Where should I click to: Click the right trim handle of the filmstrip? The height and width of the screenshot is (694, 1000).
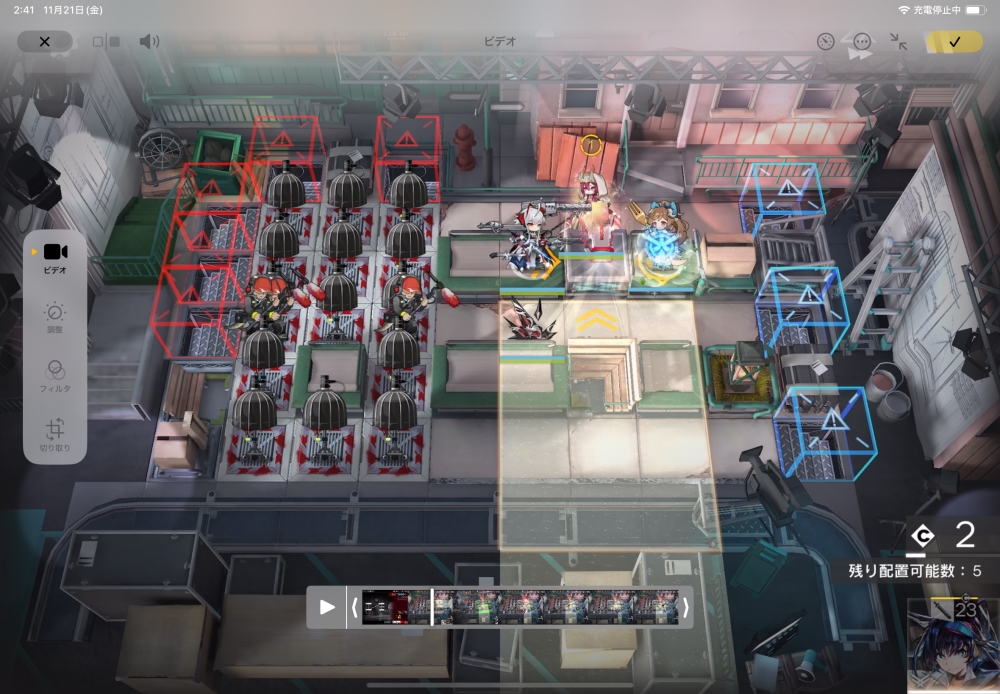[x=685, y=607]
